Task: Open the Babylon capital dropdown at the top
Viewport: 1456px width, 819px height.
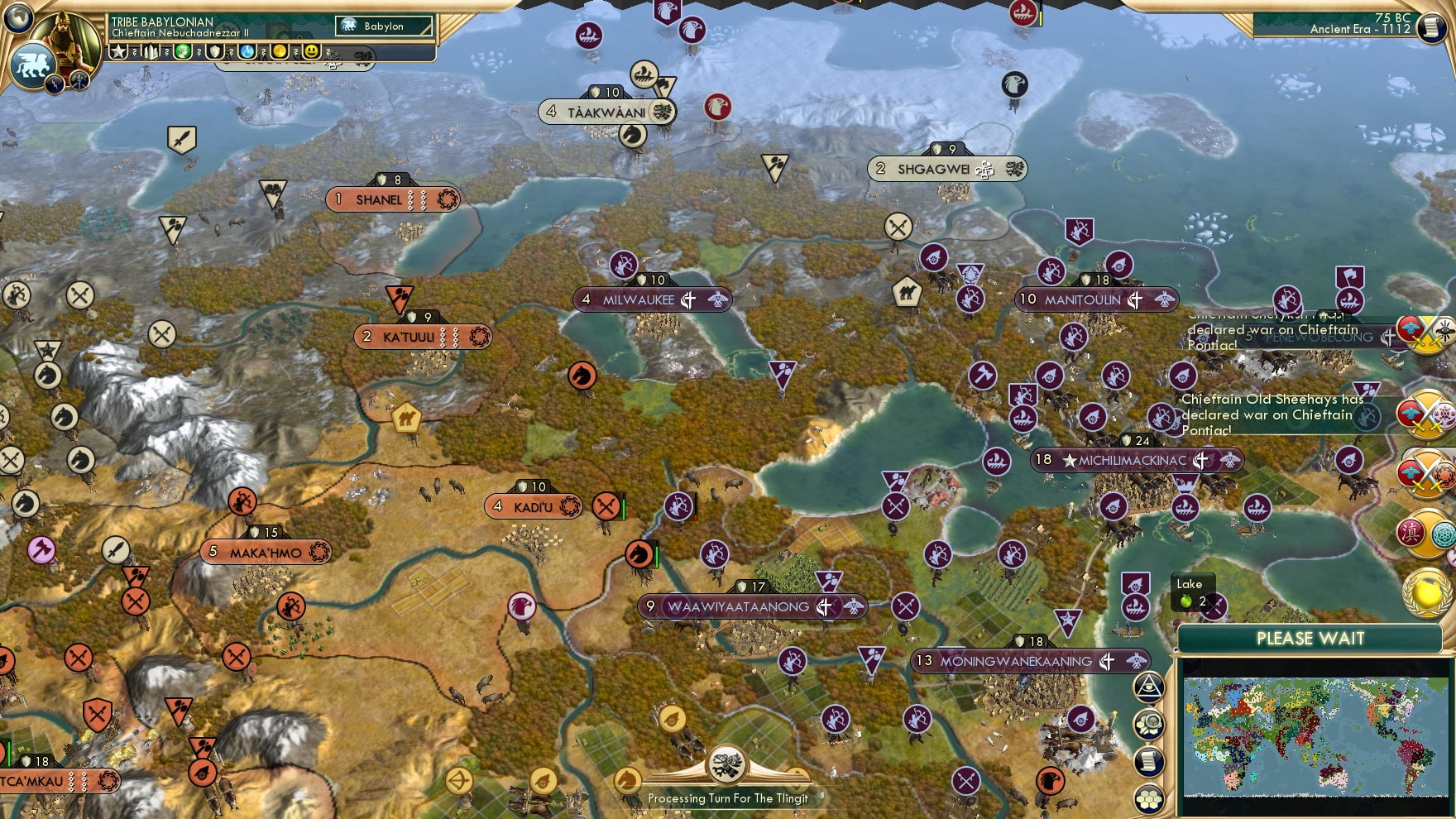Action: [385, 26]
